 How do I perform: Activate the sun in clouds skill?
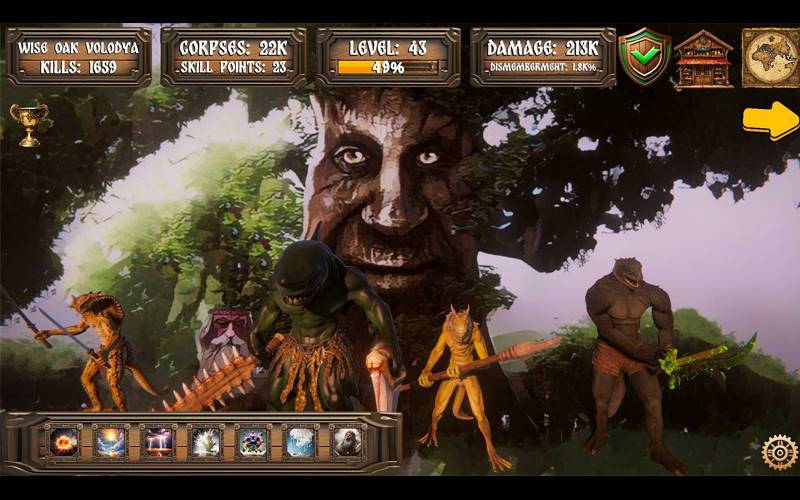coord(111,442)
